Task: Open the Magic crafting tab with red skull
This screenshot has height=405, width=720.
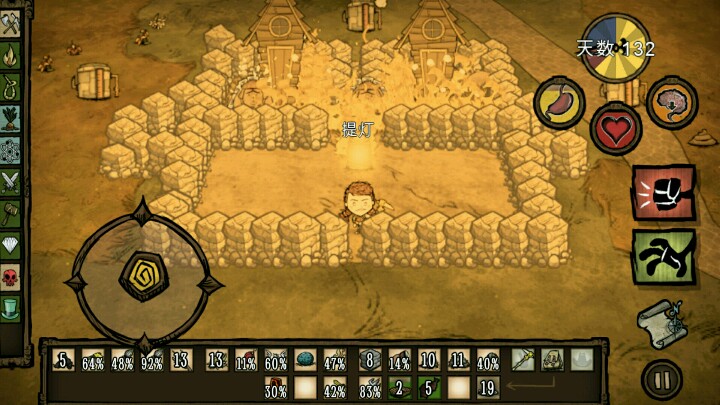Action: pyautogui.click(x=11, y=274)
